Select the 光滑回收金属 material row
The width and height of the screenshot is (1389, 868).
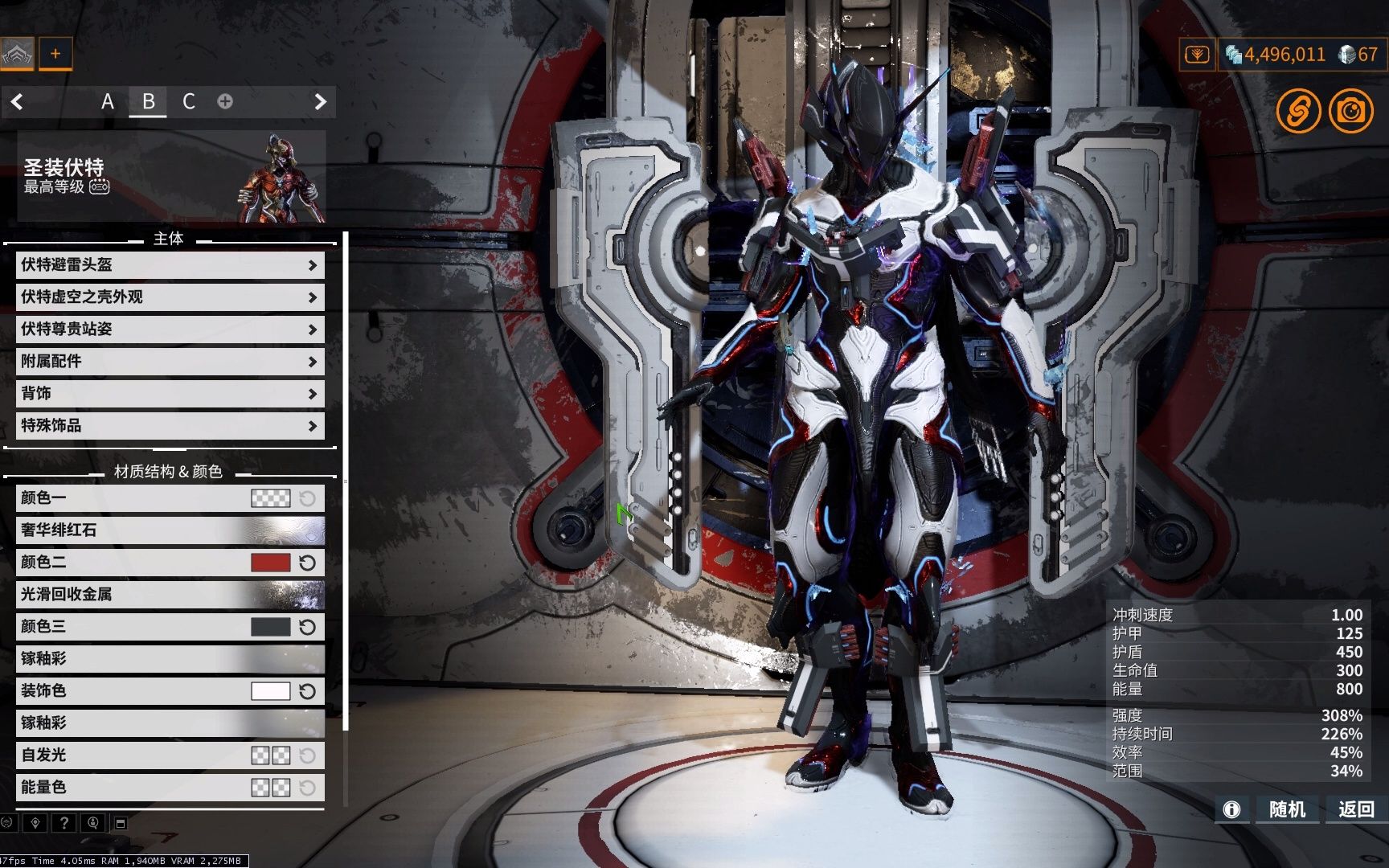(x=170, y=595)
